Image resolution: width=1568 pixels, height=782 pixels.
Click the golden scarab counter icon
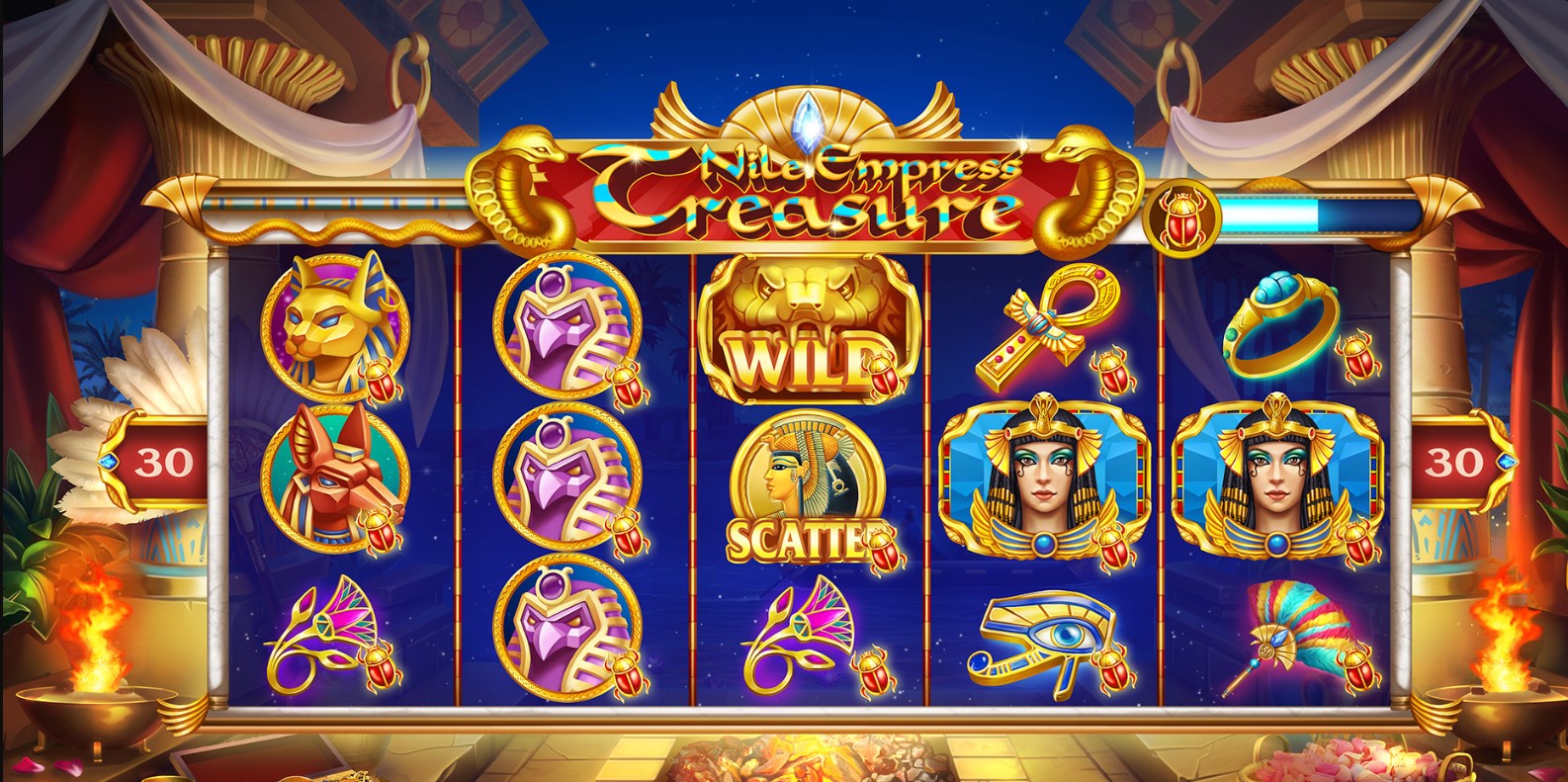[x=1183, y=218]
